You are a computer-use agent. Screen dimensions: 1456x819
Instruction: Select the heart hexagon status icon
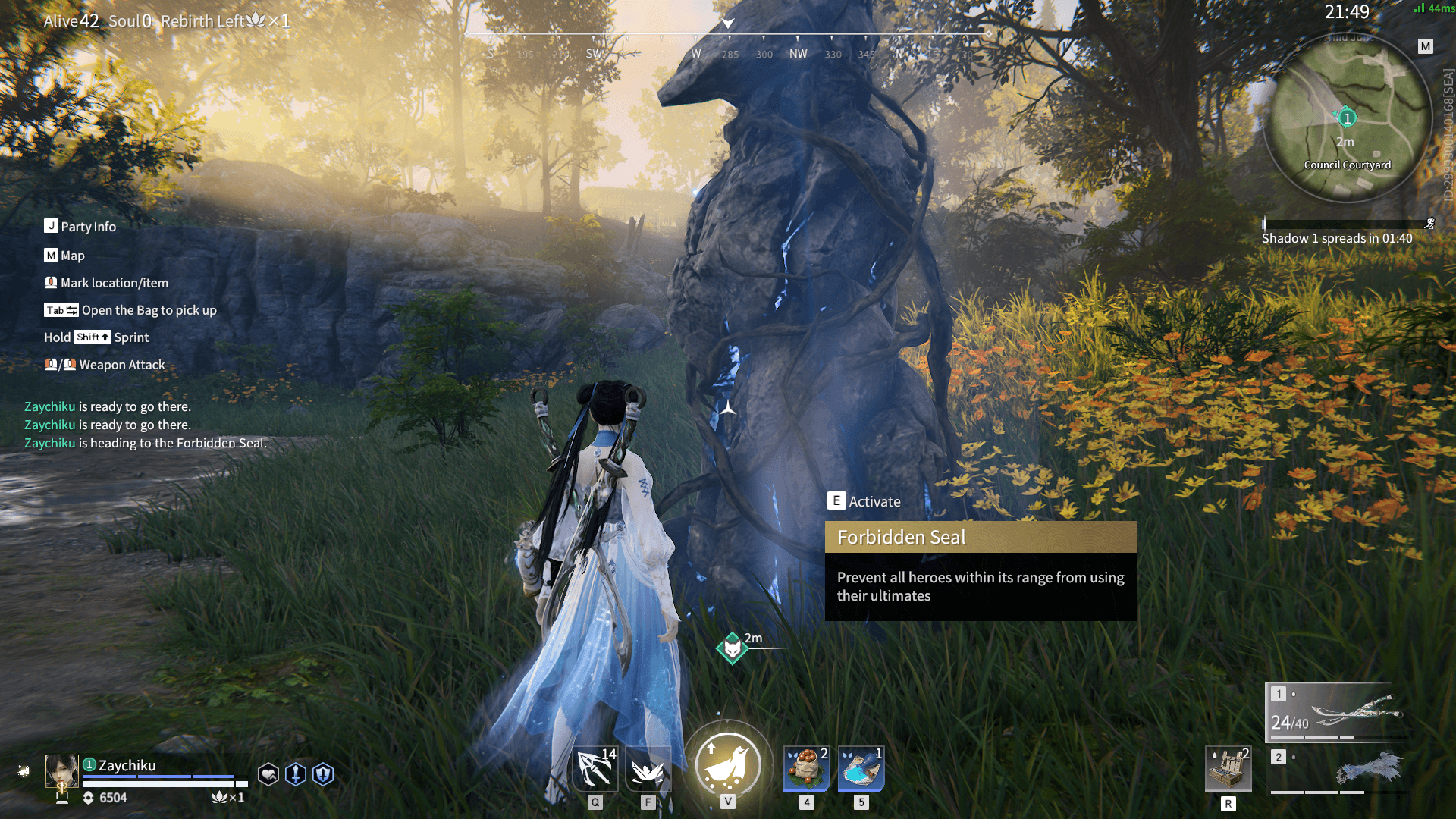(268, 774)
